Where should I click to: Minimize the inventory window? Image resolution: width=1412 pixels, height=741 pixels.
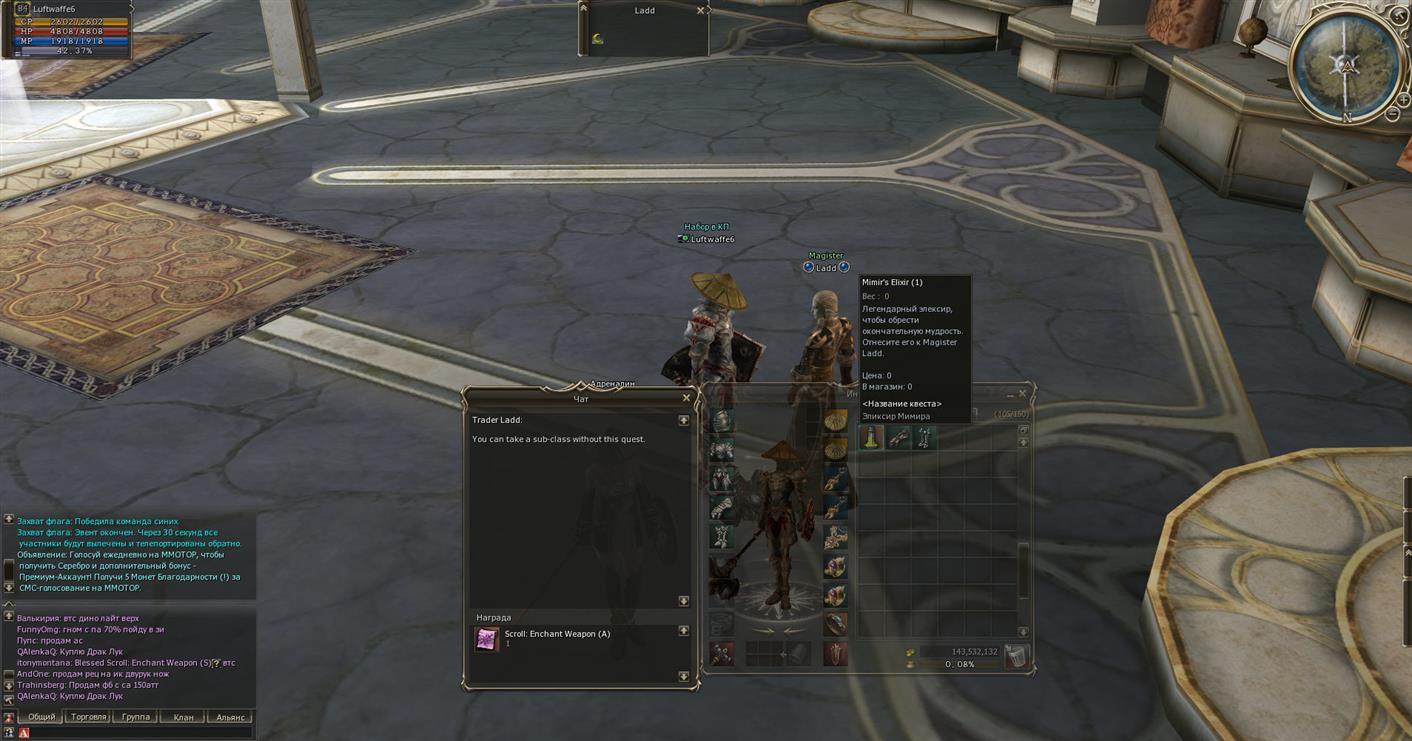(x=1009, y=395)
